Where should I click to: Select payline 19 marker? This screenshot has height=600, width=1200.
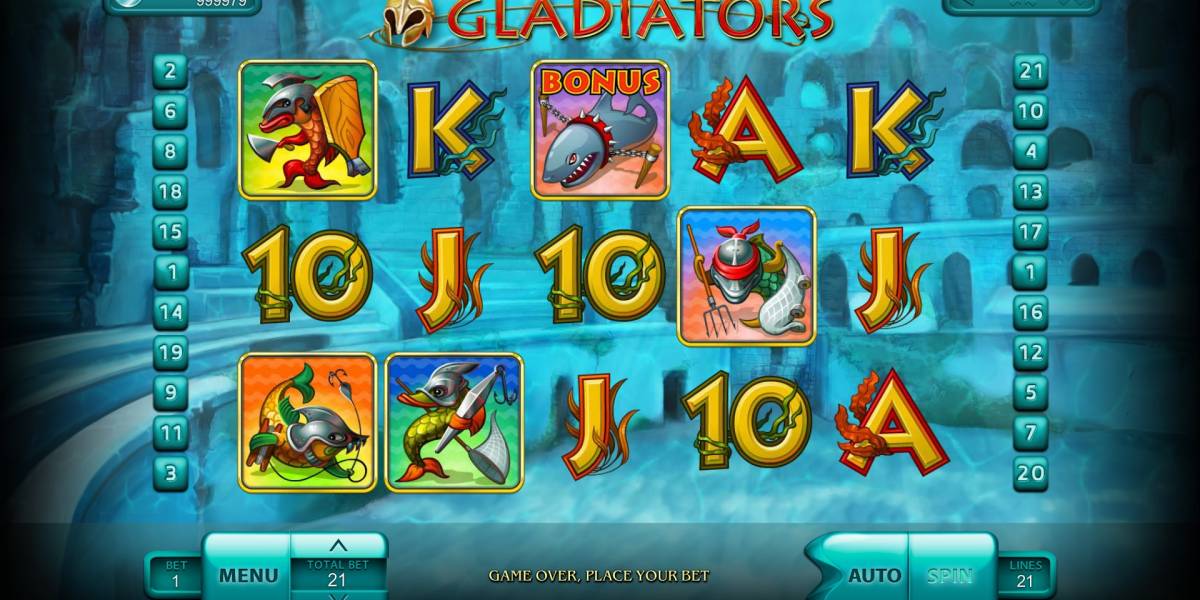tap(171, 353)
